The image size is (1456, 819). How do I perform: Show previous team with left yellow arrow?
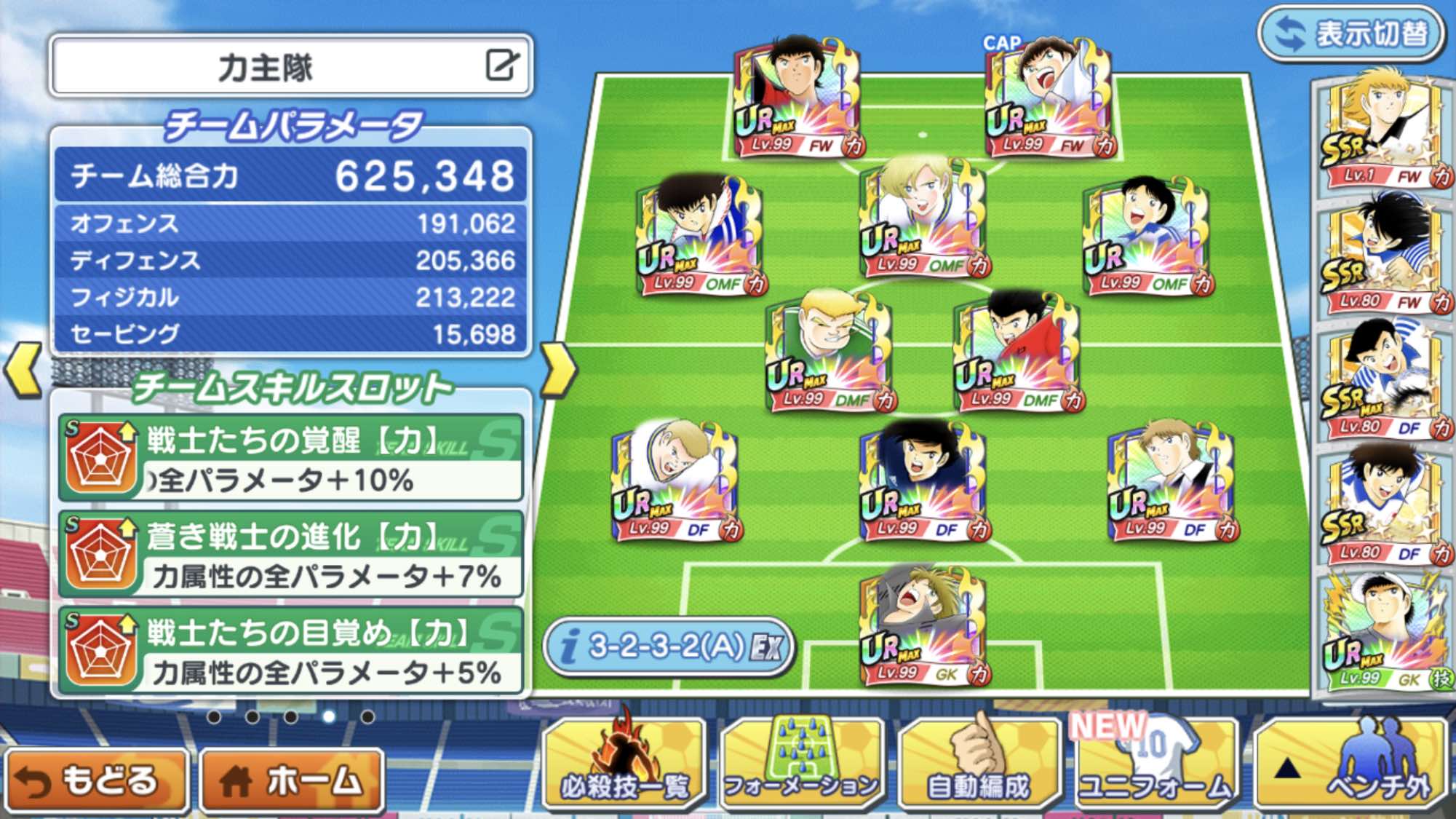(x=23, y=371)
